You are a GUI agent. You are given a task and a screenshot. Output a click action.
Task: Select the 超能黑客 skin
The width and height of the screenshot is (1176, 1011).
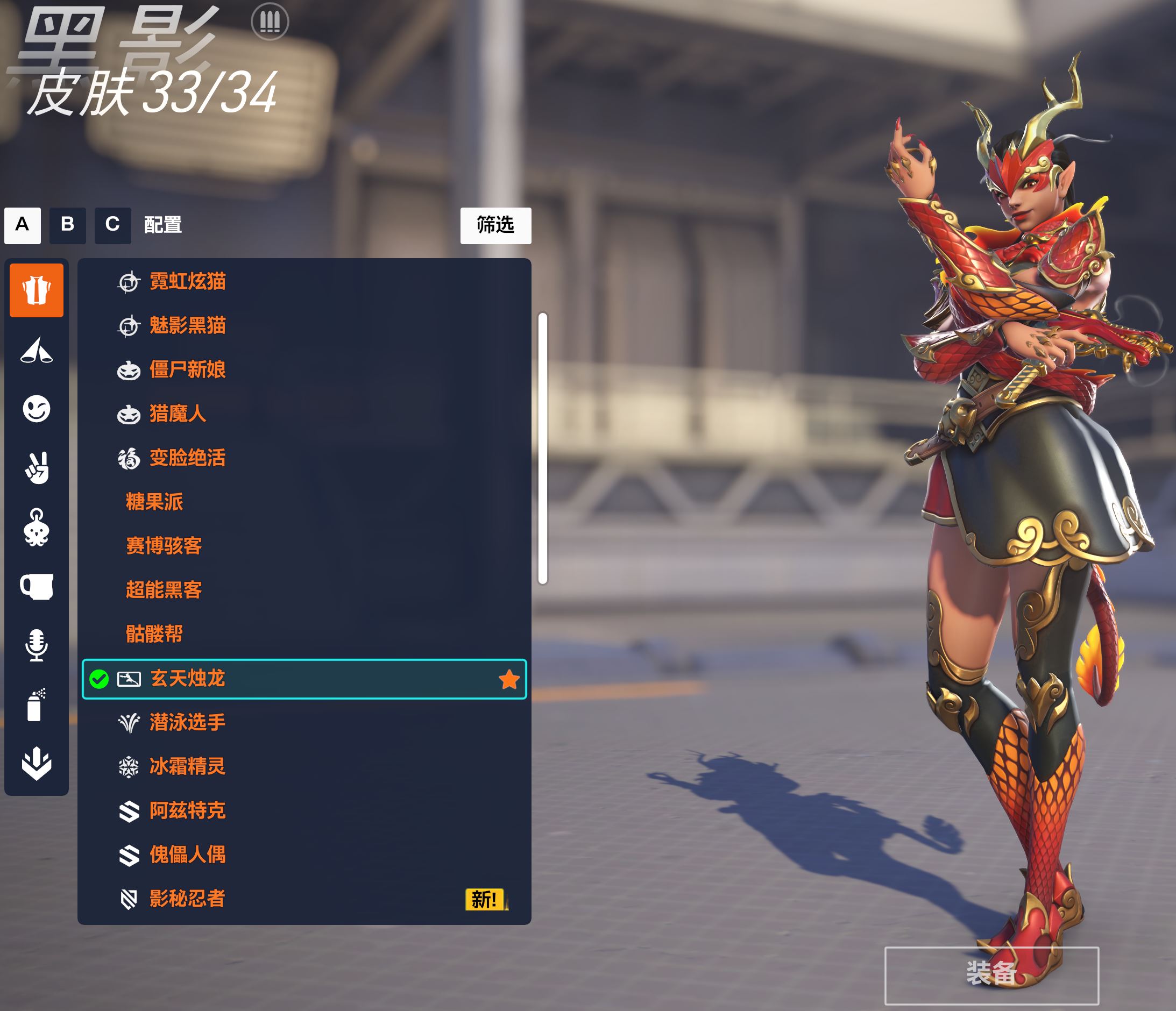pos(164,590)
